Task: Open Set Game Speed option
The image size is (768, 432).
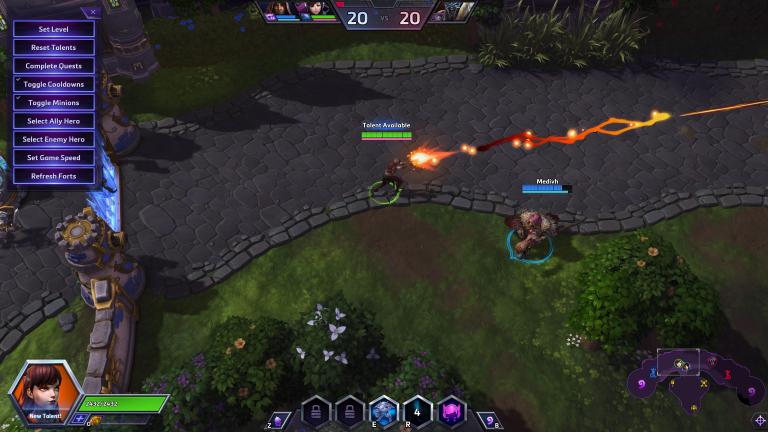Action: click(x=54, y=157)
